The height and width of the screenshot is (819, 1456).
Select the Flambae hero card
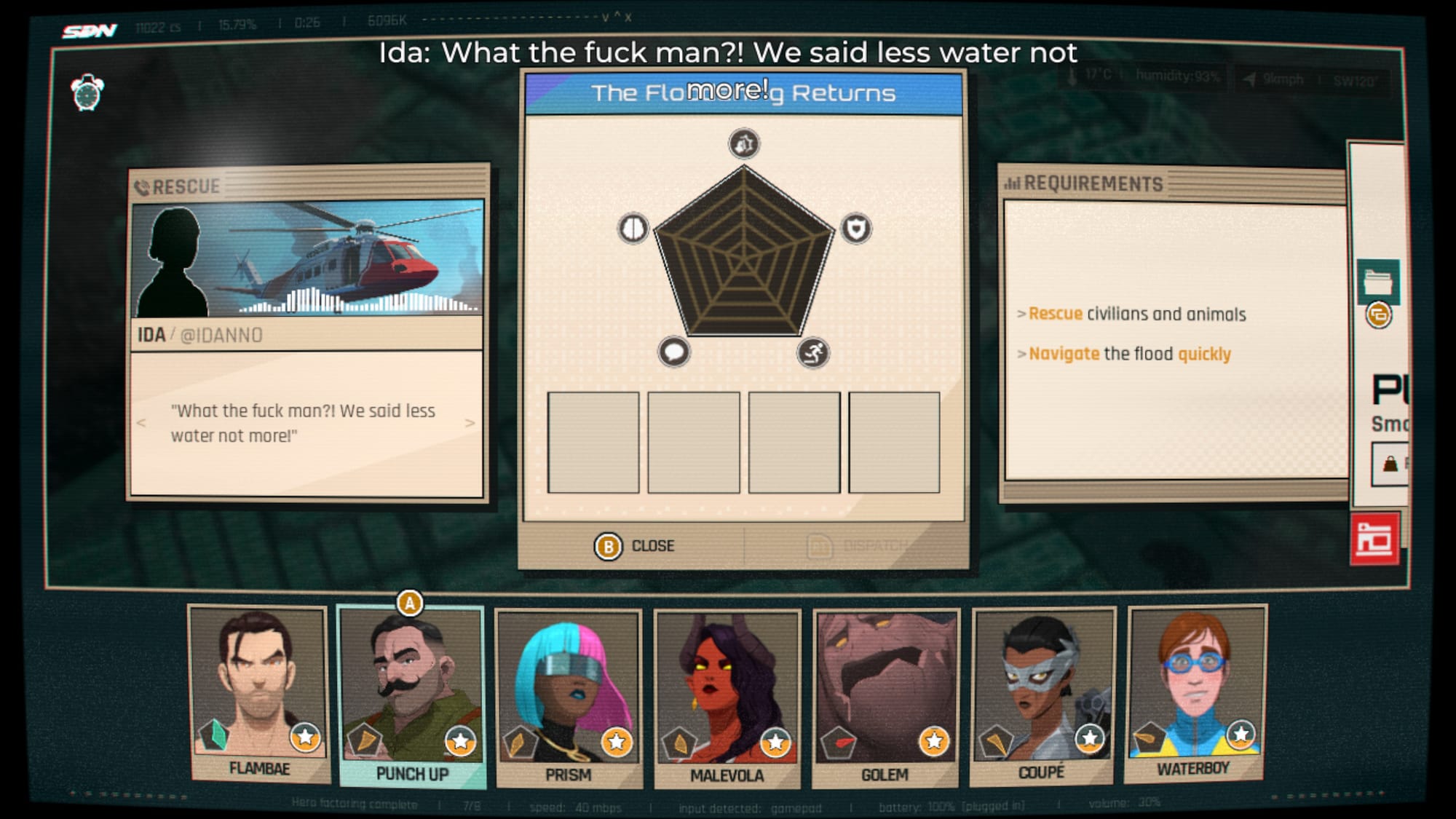(258, 692)
